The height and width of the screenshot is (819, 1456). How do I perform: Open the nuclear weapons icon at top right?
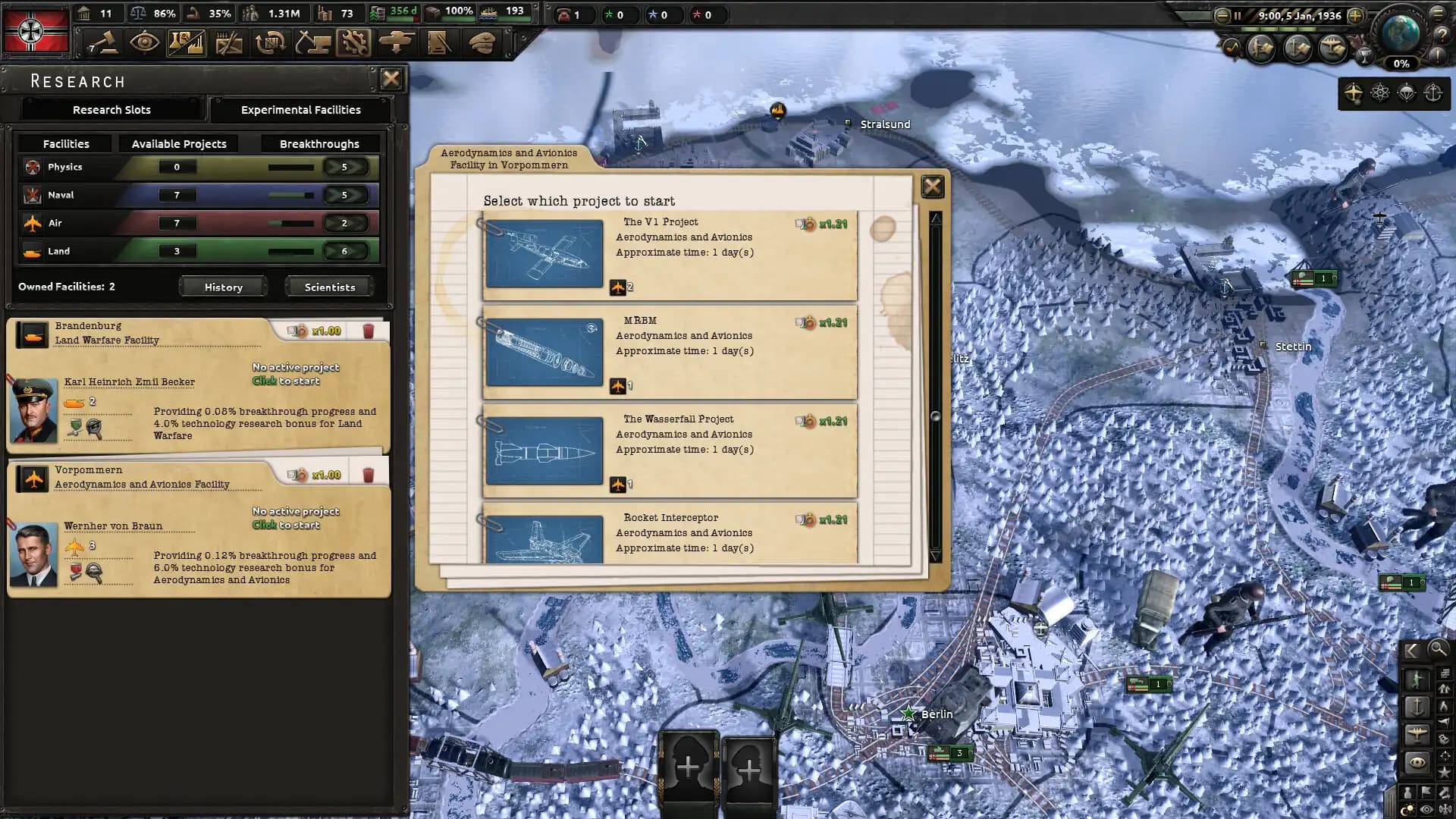1379,93
